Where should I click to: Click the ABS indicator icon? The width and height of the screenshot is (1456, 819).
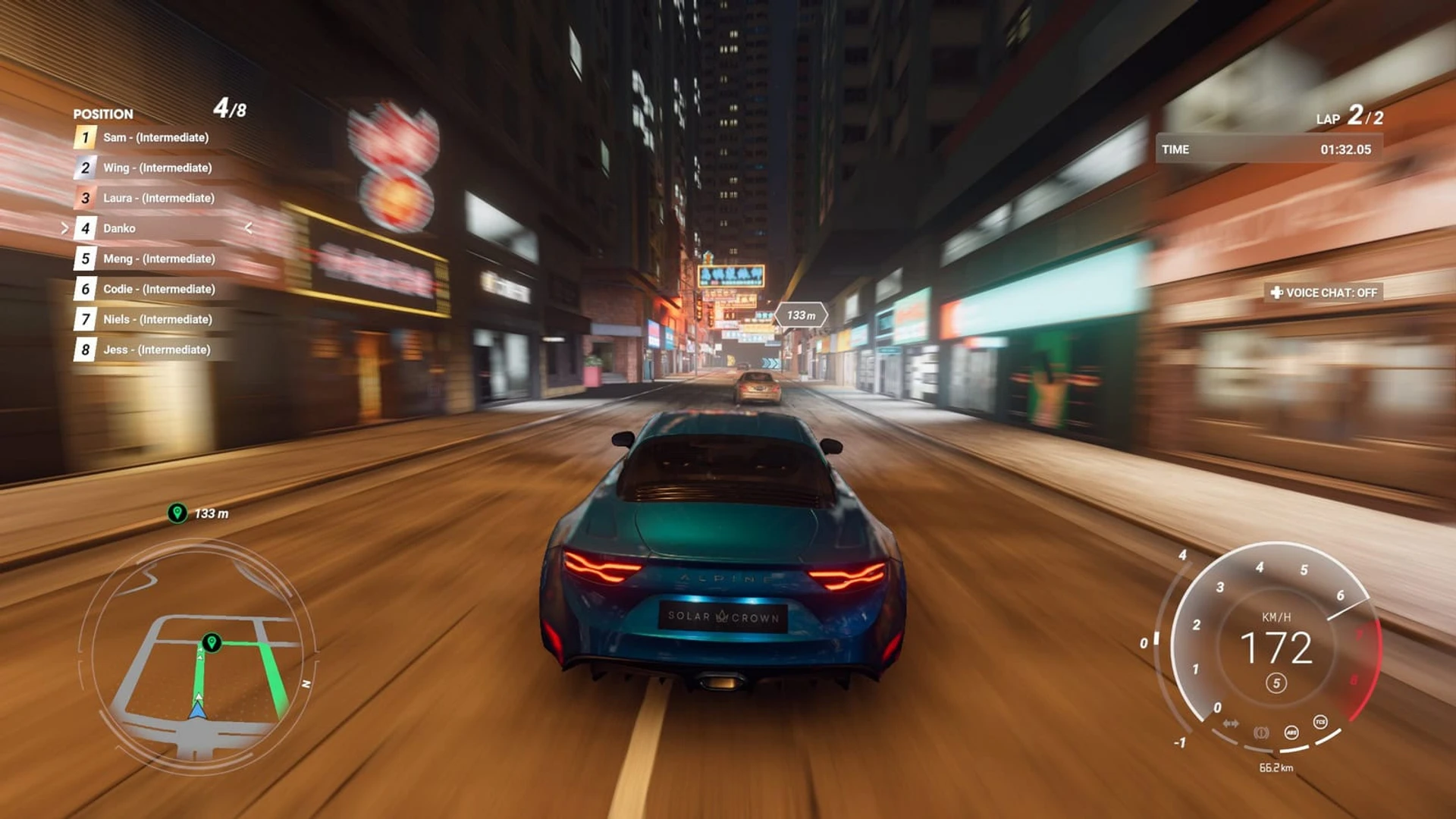(x=1291, y=733)
